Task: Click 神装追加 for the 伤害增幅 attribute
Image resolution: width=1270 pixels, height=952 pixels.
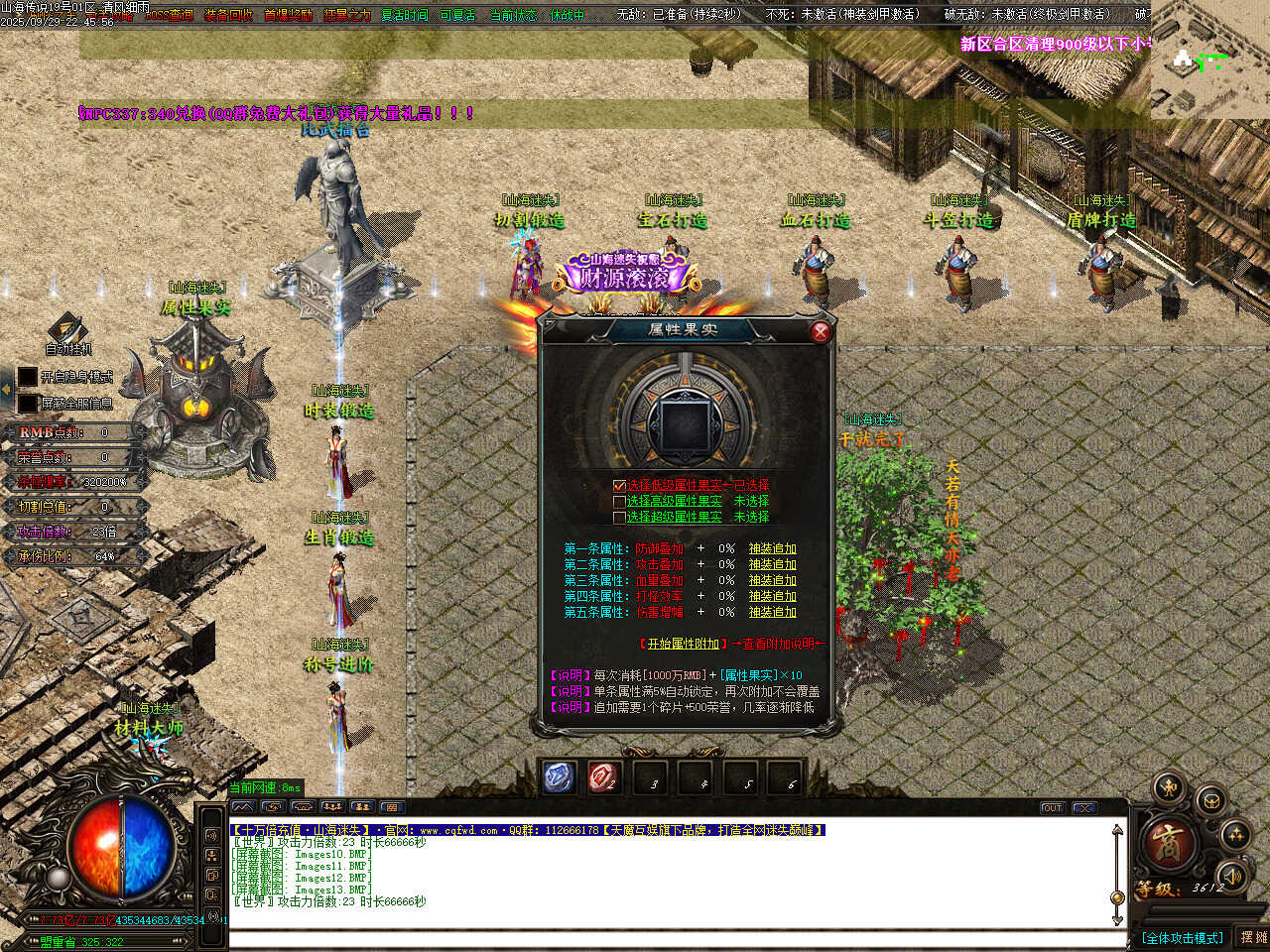Action: point(772,612)
